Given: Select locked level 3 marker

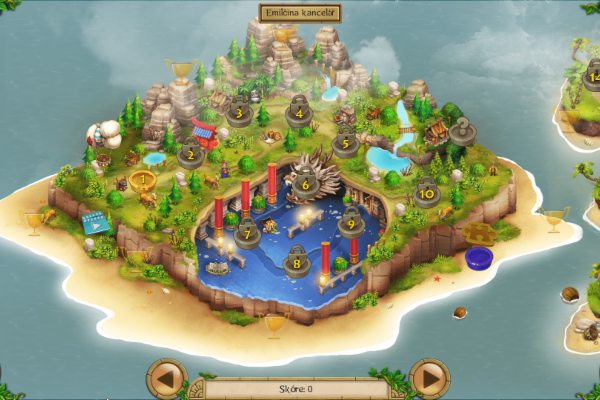Looking at the screenshot, I should click(x=239, y=111).
